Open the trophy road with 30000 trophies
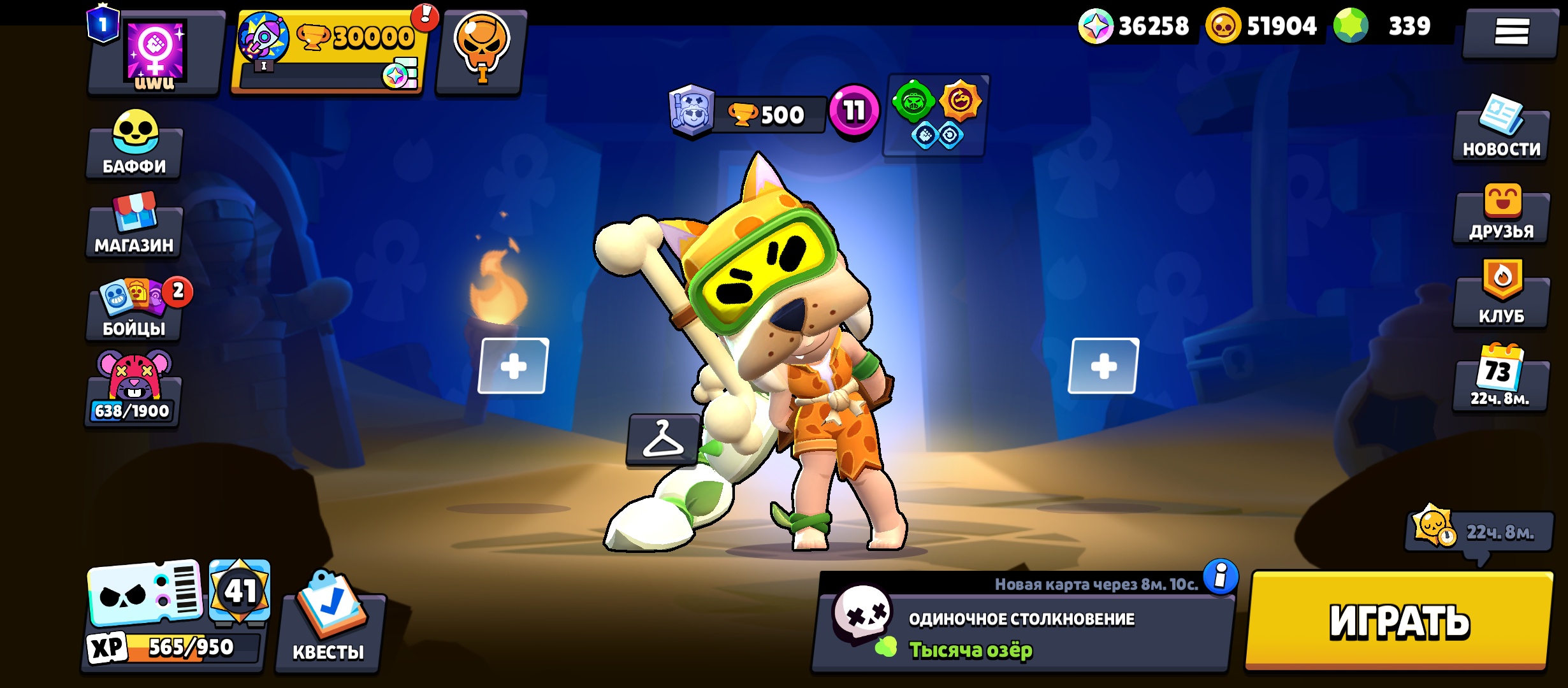The image size is (1568, 688). [x=329, y=52]
